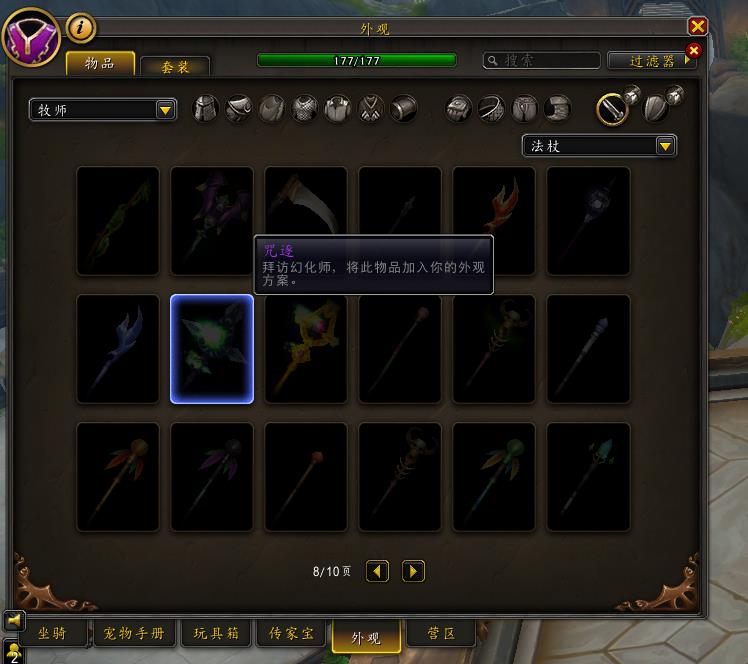The image size is (748, 664).
Task: Switch to the 套装 sets tab
Action: (x=175, y=66)
